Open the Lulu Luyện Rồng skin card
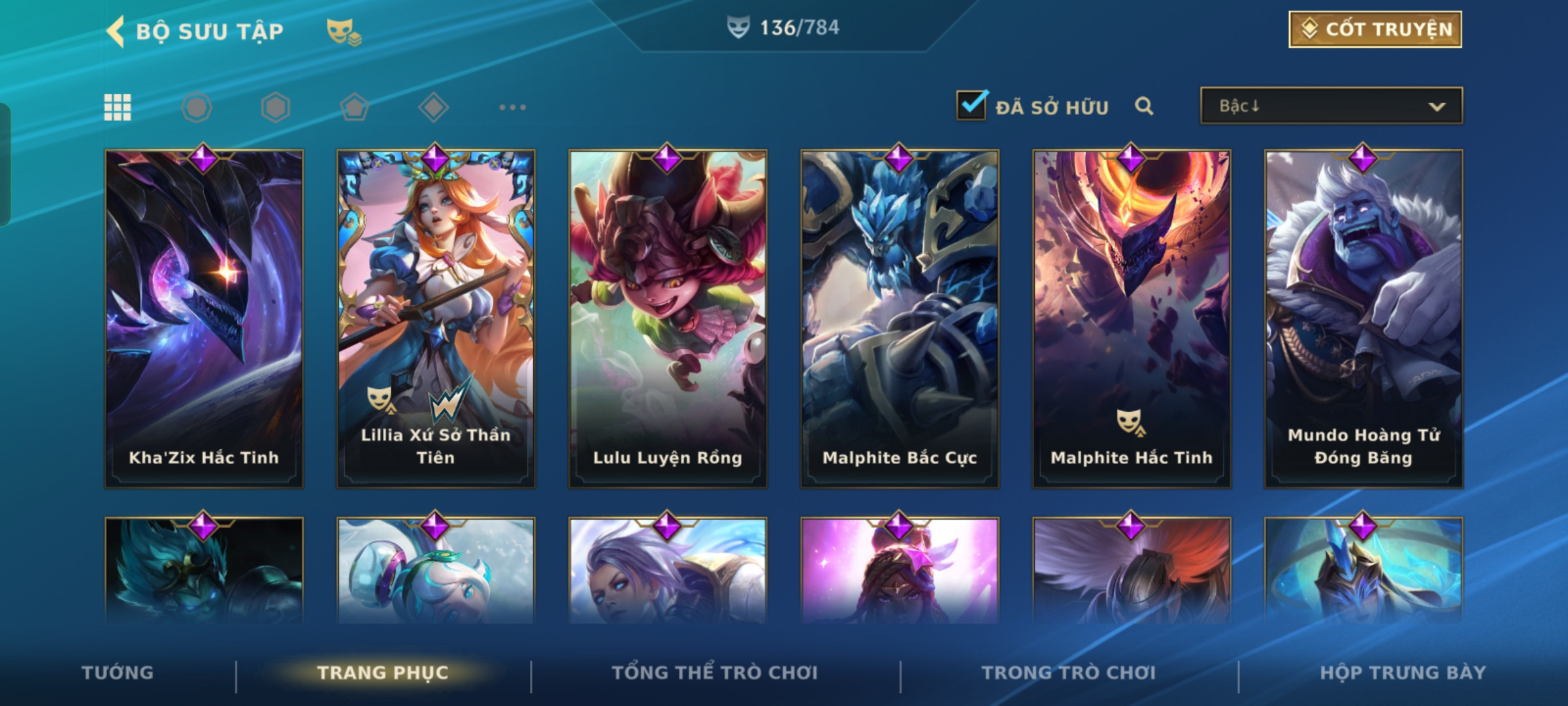The width and height of the screenshot is (1568, 706). coord(668,319)
